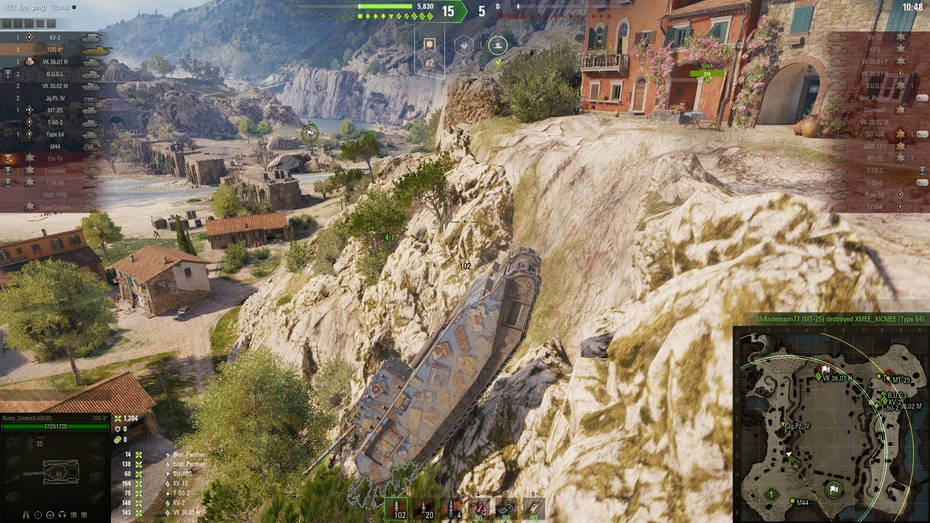
Task: Choose the shell slot with 4 rounds
Action: point(452,508)
